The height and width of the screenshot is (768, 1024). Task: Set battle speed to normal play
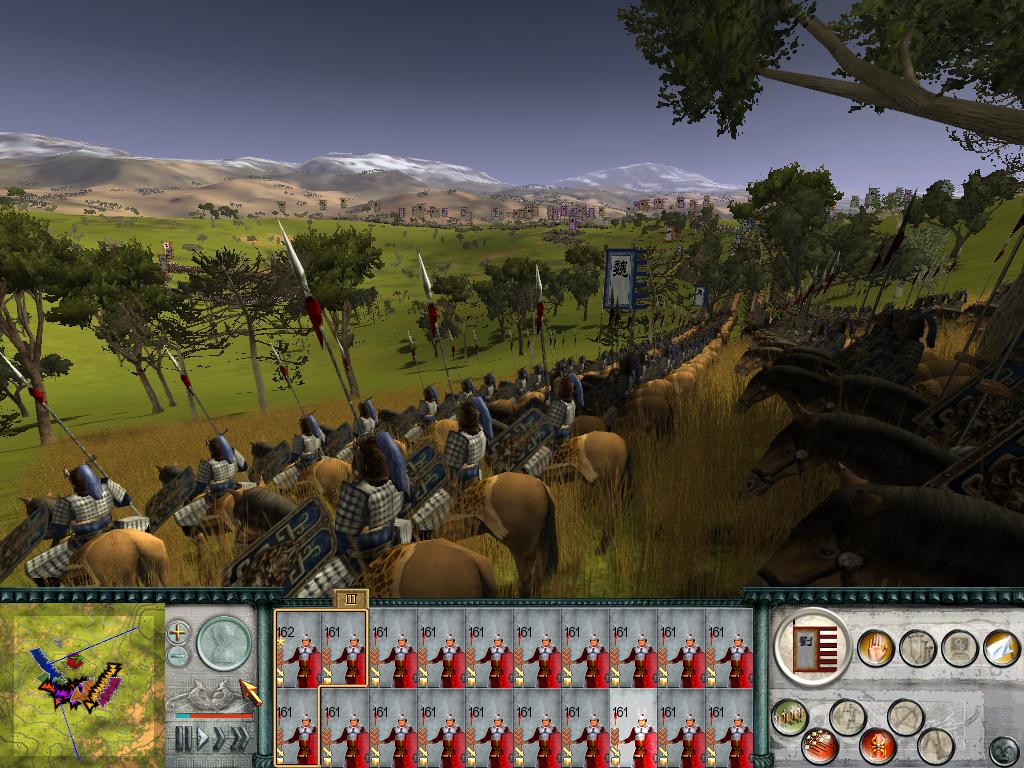pyautogui.click(x=202, y=739)
